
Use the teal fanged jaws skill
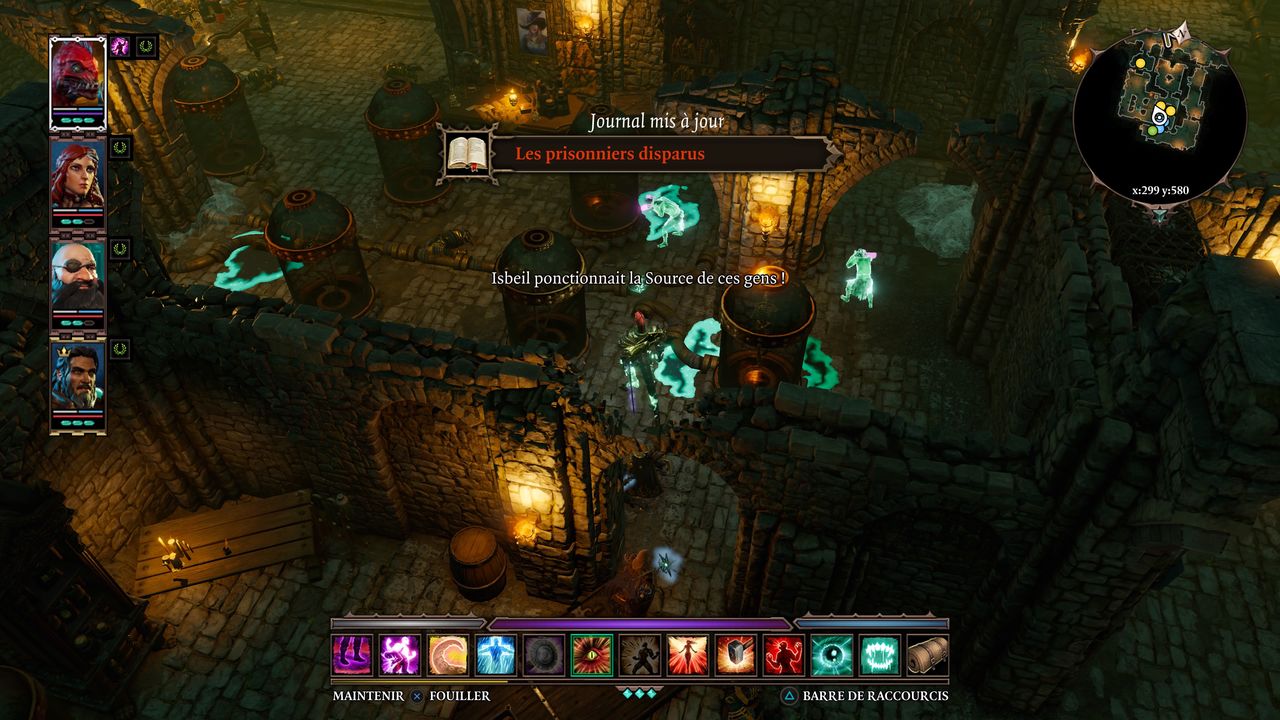tap(880, 655)
